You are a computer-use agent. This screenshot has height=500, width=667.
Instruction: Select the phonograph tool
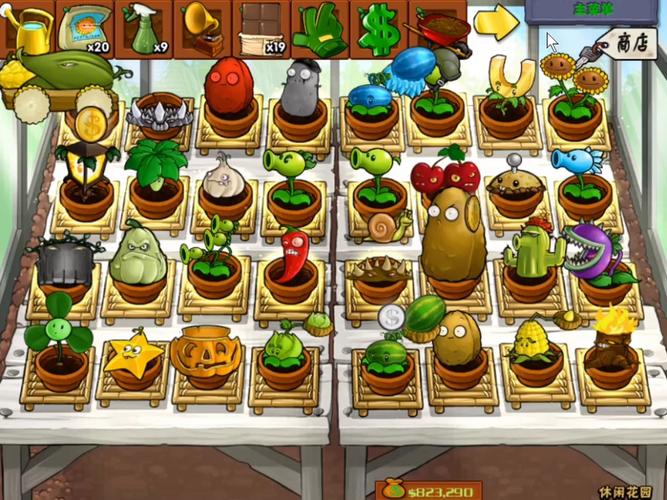point(203,29)
